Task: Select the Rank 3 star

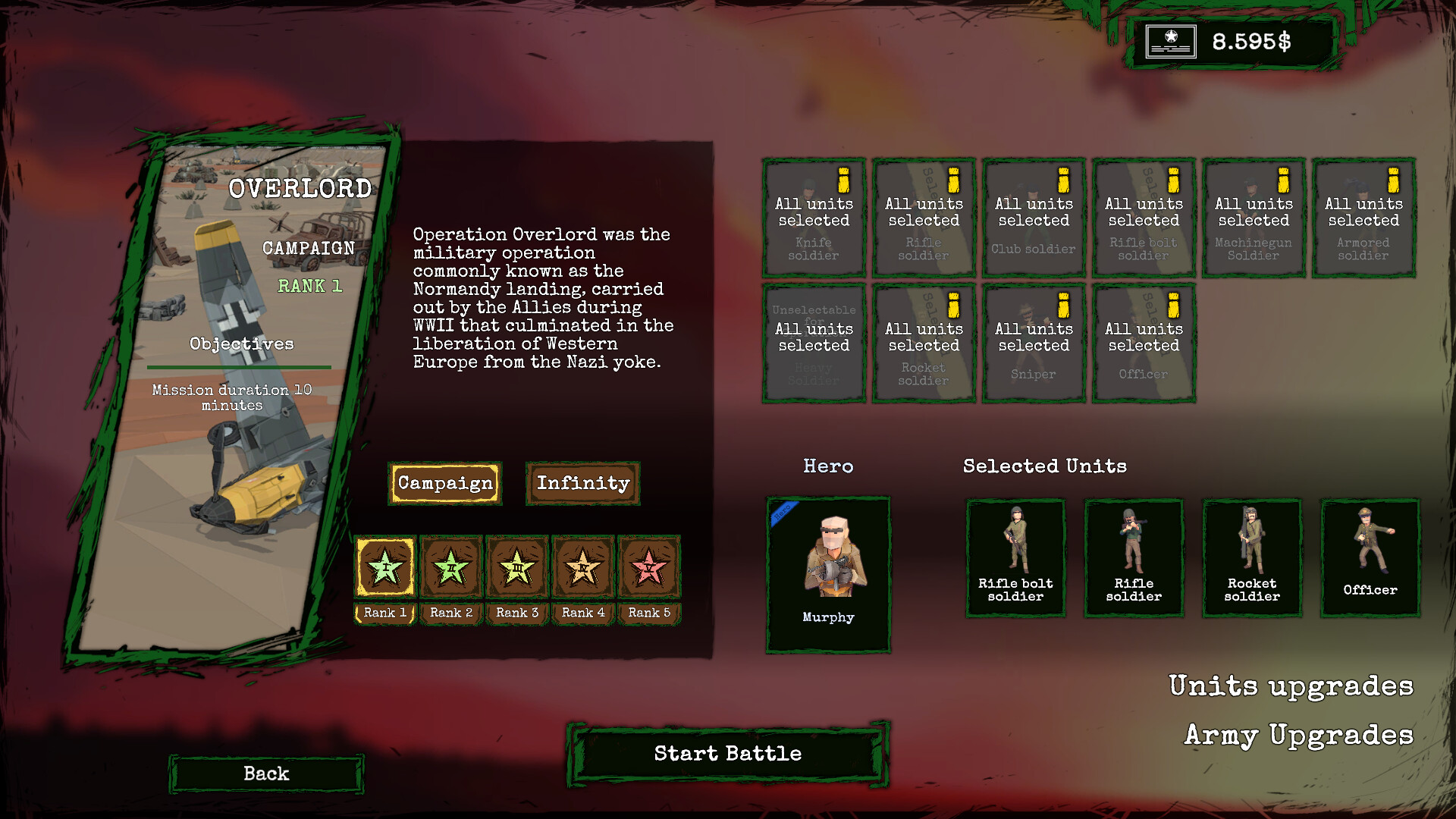Action: pyautogui.click(x=517, y=566)
